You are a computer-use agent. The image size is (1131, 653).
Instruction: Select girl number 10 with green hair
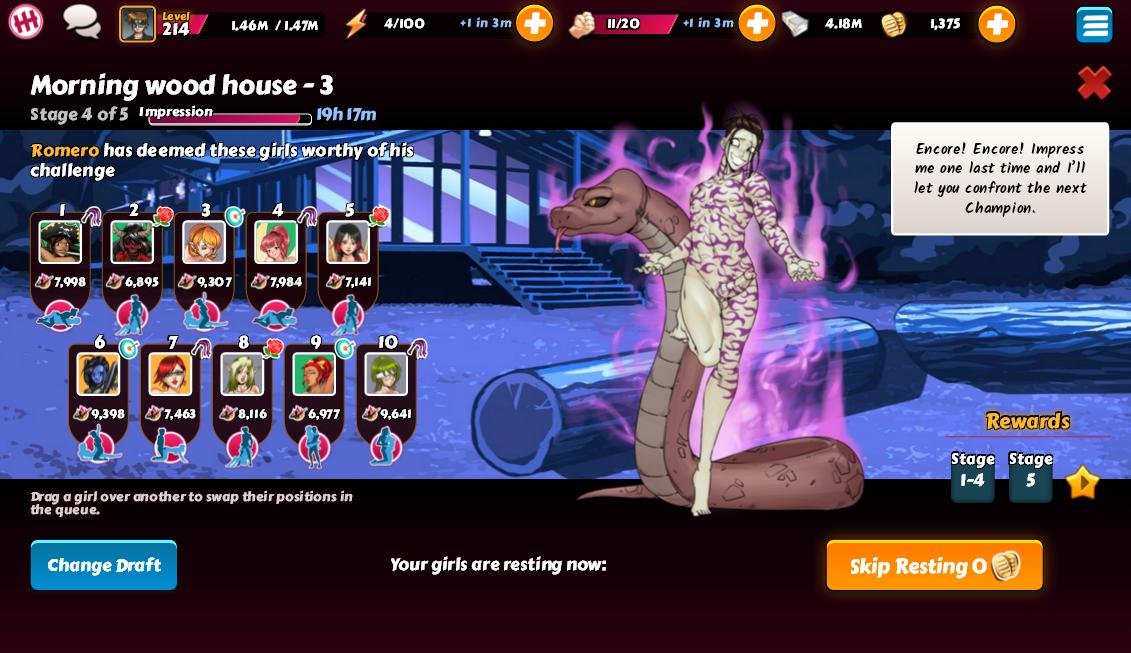click(386, 374)
